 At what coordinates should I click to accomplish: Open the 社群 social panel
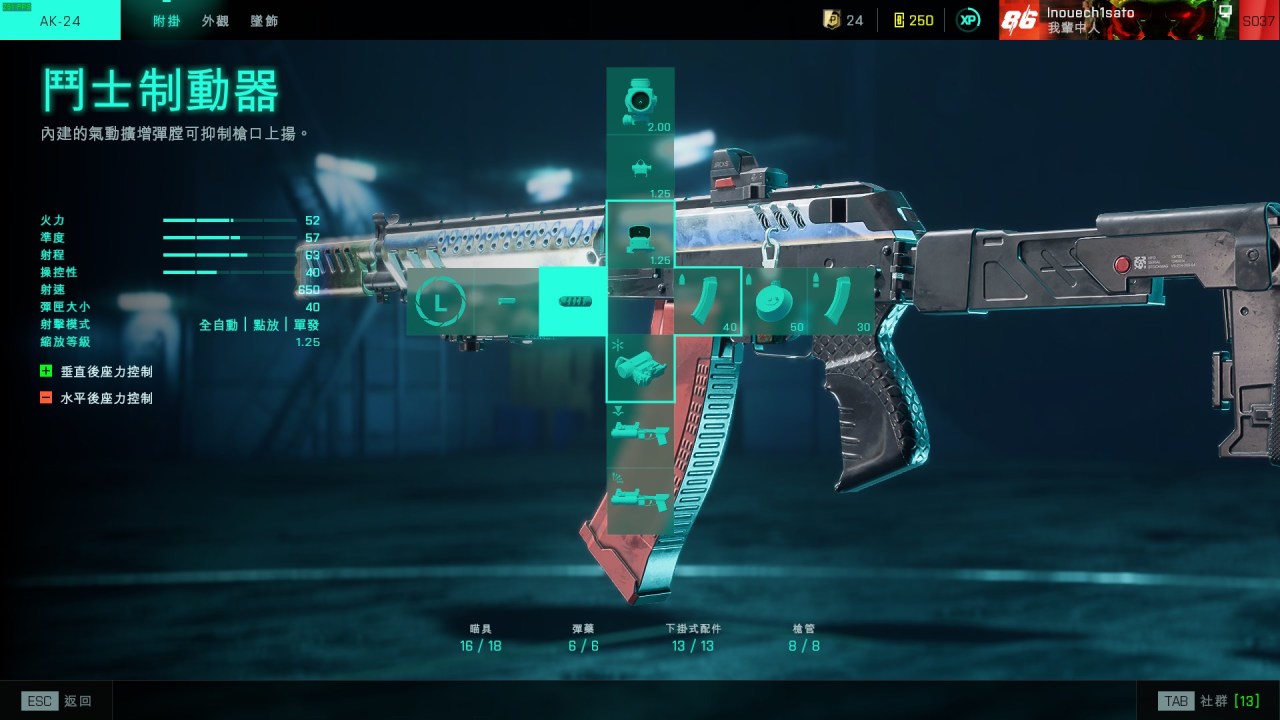click(1208, 701)
